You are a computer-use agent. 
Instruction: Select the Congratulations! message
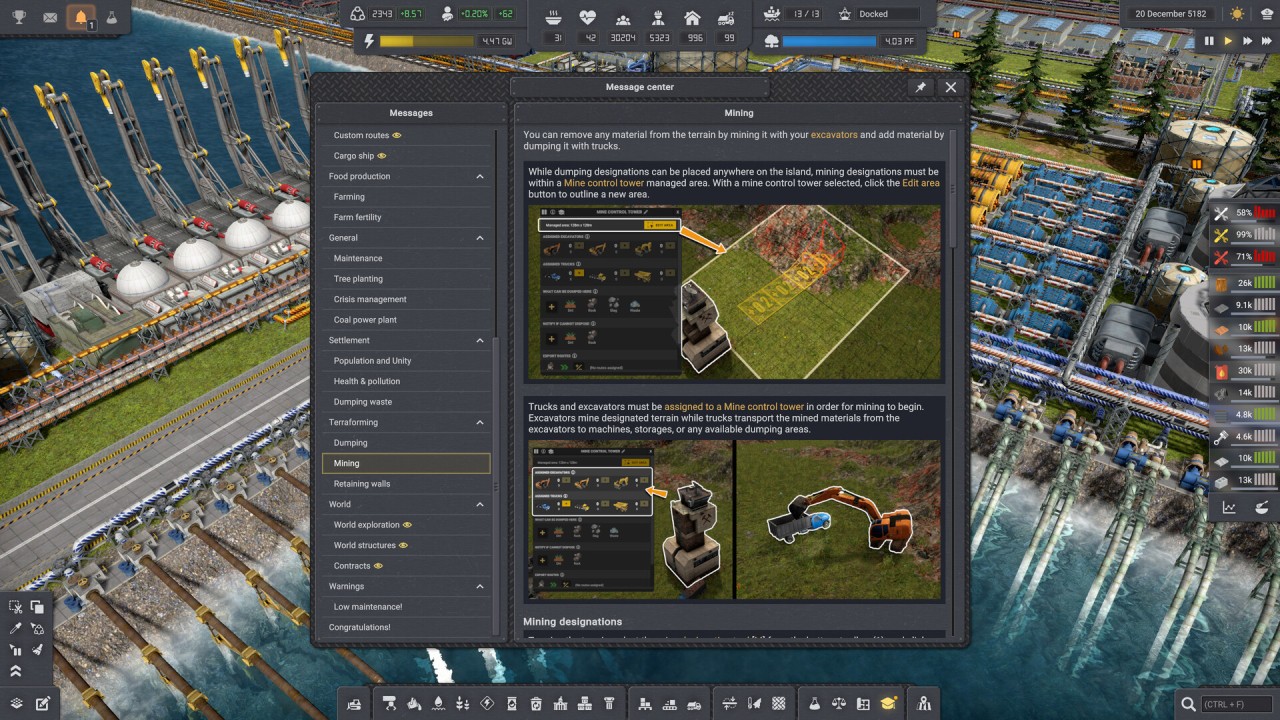click(x=360, y=627)
